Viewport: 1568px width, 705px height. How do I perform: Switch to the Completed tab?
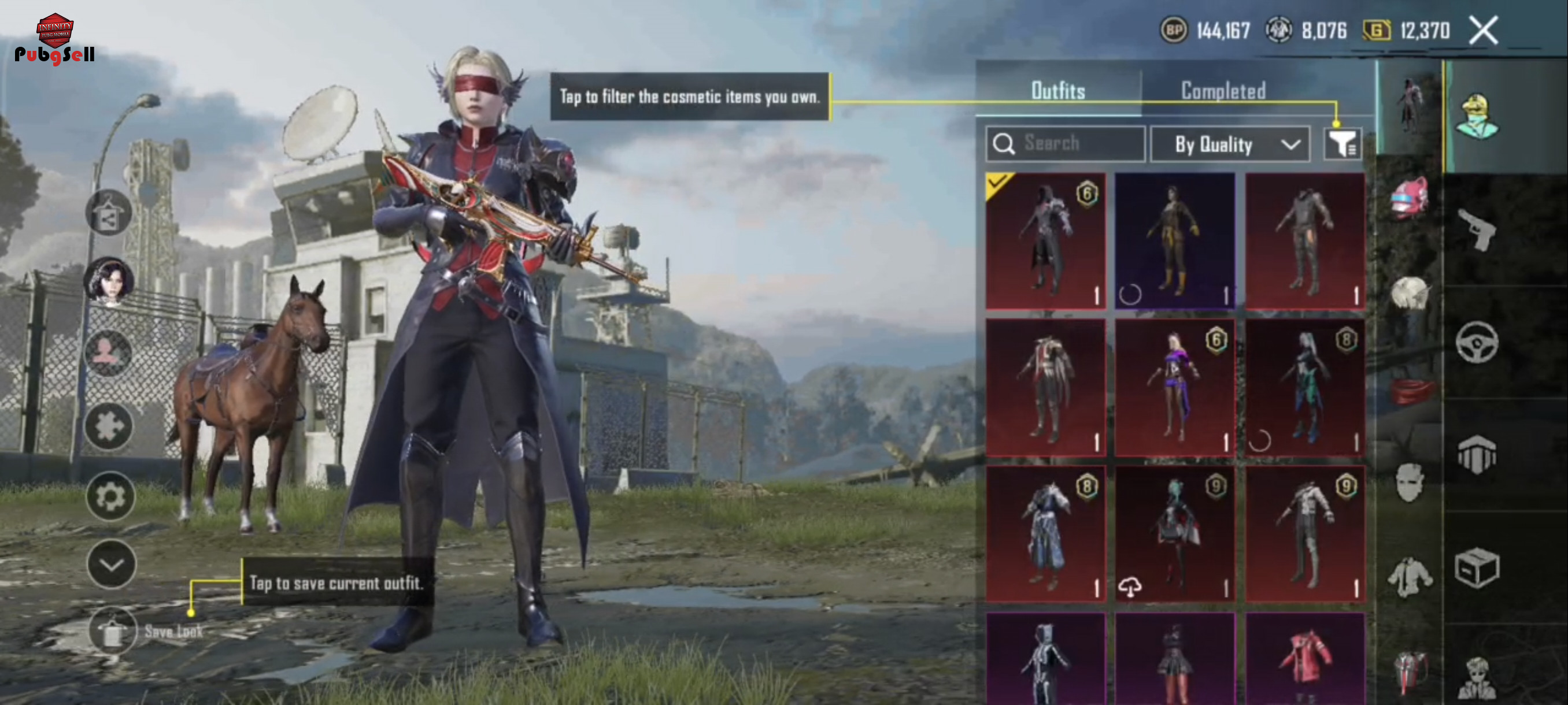[1223, 91]
